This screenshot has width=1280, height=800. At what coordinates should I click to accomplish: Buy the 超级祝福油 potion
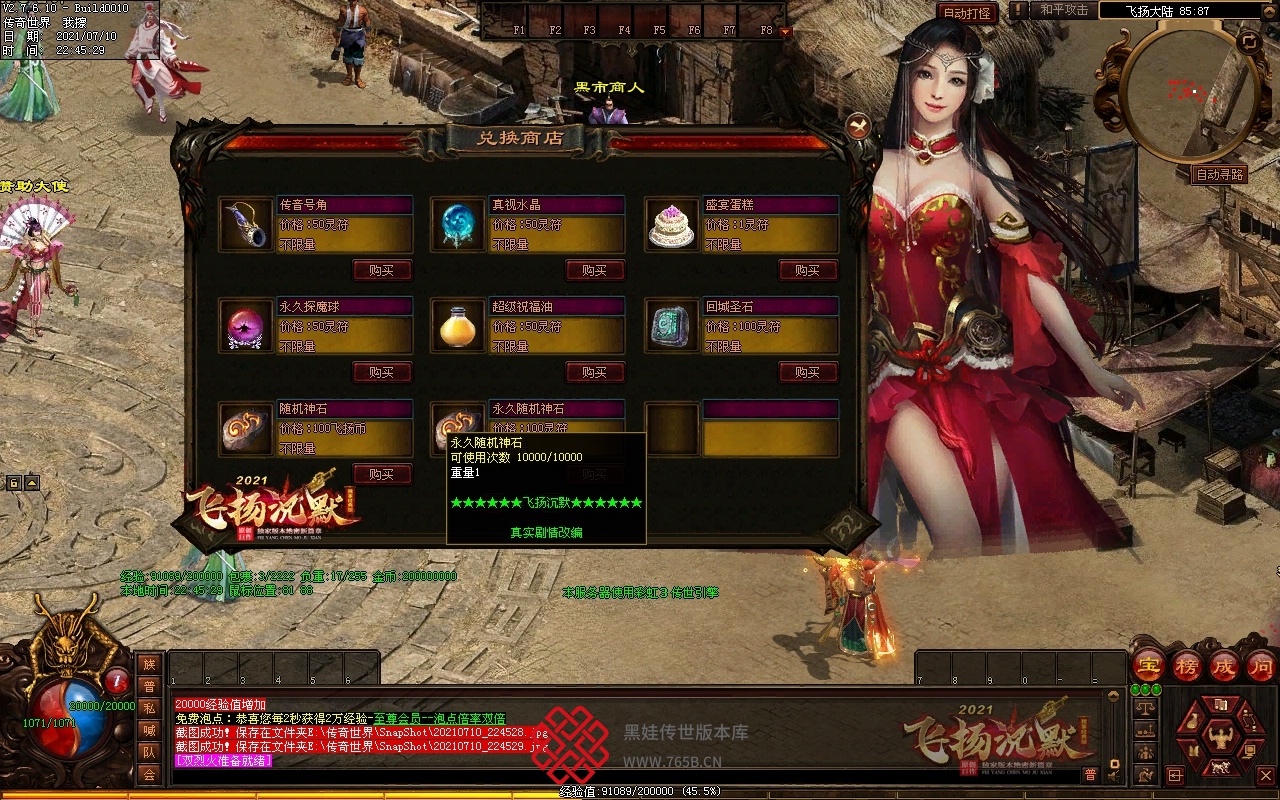(x=595, y=372)
